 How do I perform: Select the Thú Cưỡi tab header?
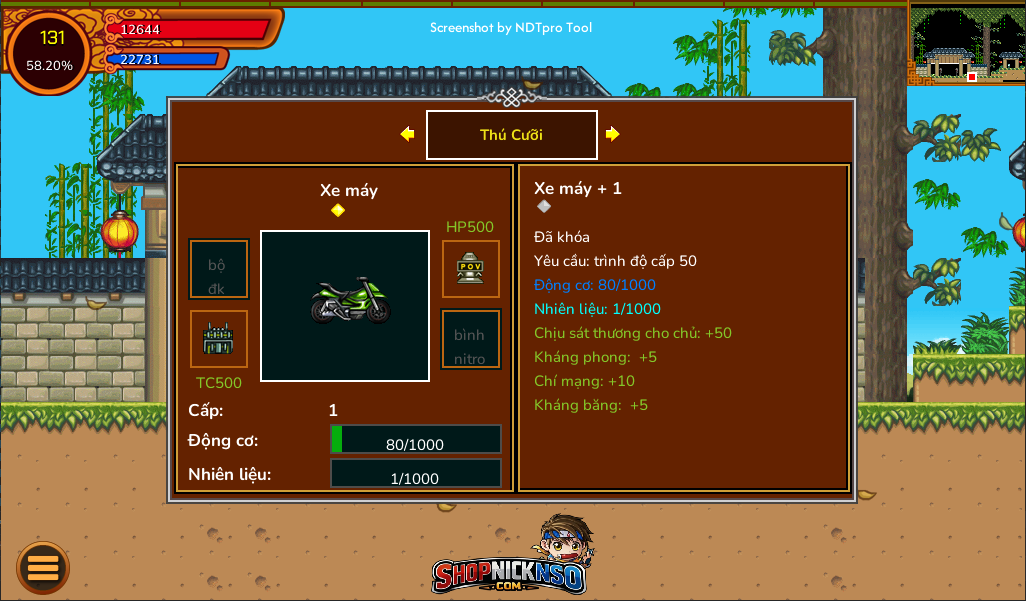click(511, 135)
